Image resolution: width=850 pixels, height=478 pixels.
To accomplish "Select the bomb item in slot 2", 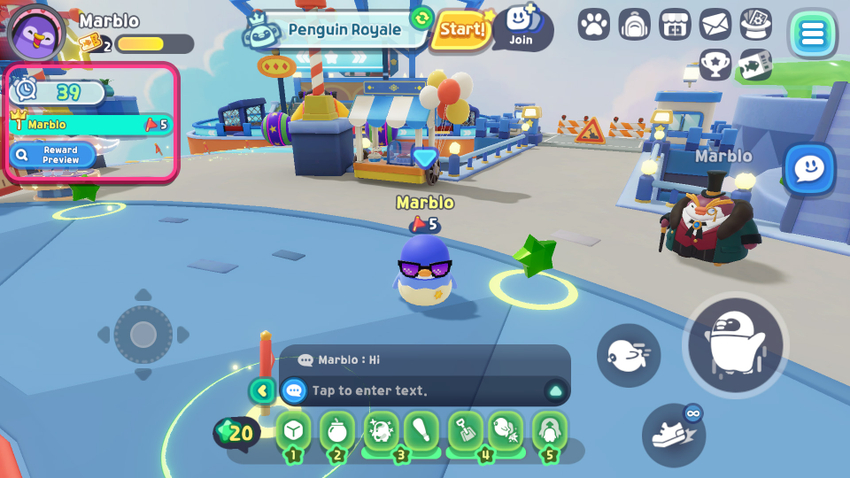I will click(337, 431).
